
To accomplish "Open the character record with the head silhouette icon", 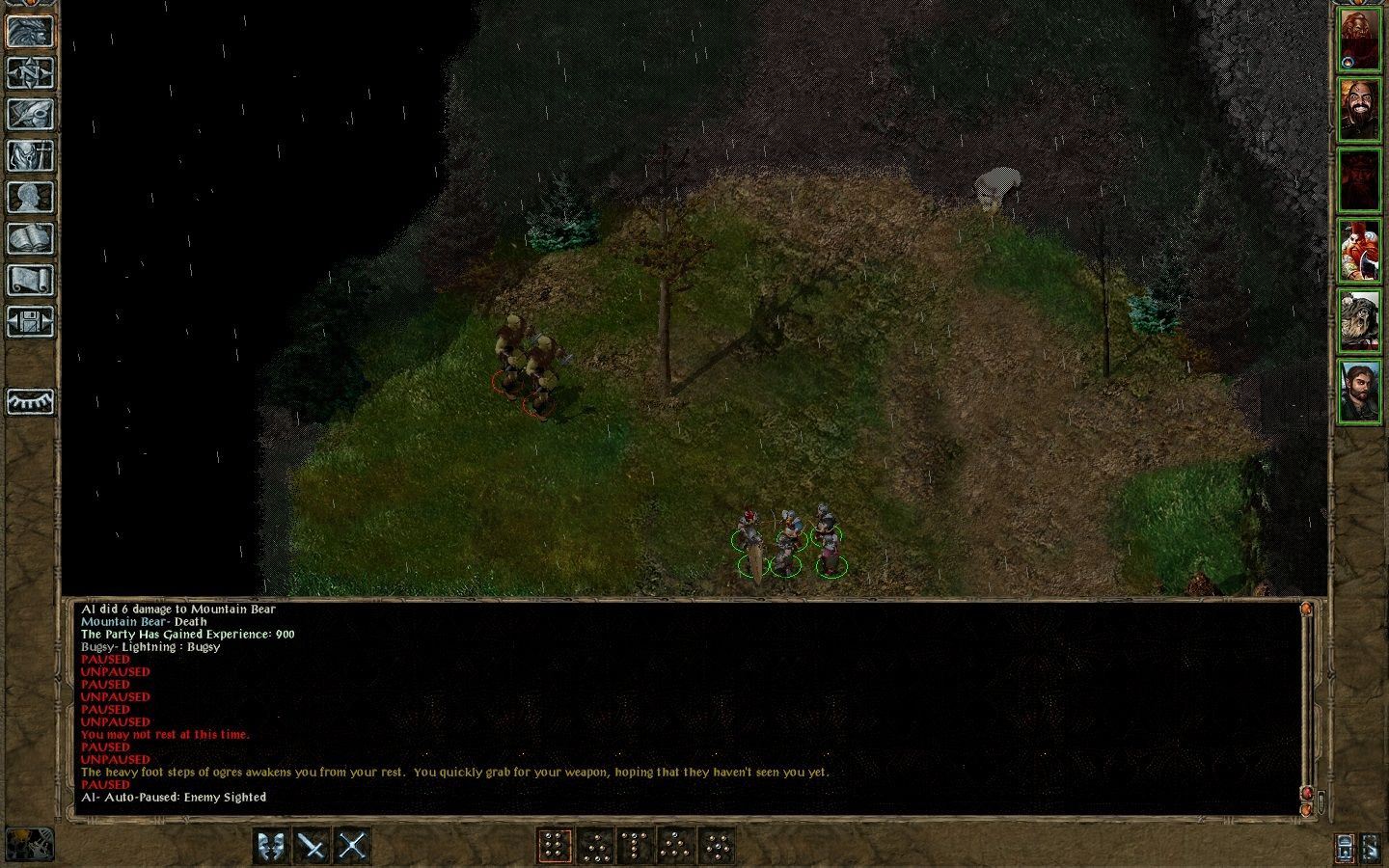I will click(30, 197).
